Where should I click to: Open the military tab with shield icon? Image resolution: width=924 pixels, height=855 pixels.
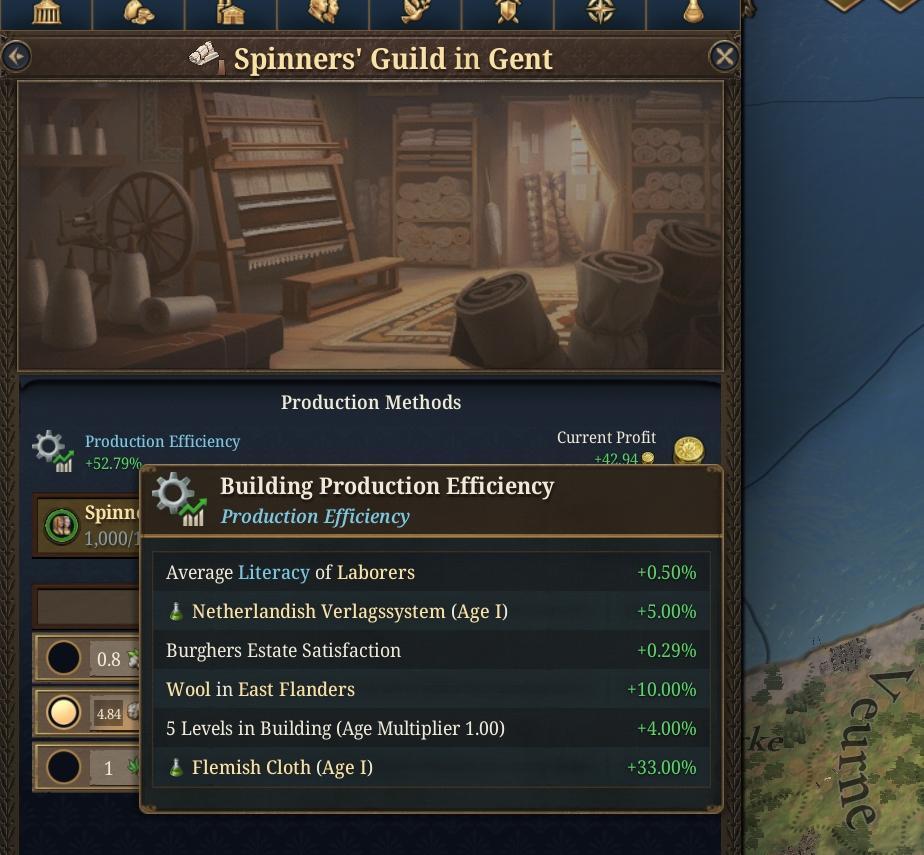[507, 12]
